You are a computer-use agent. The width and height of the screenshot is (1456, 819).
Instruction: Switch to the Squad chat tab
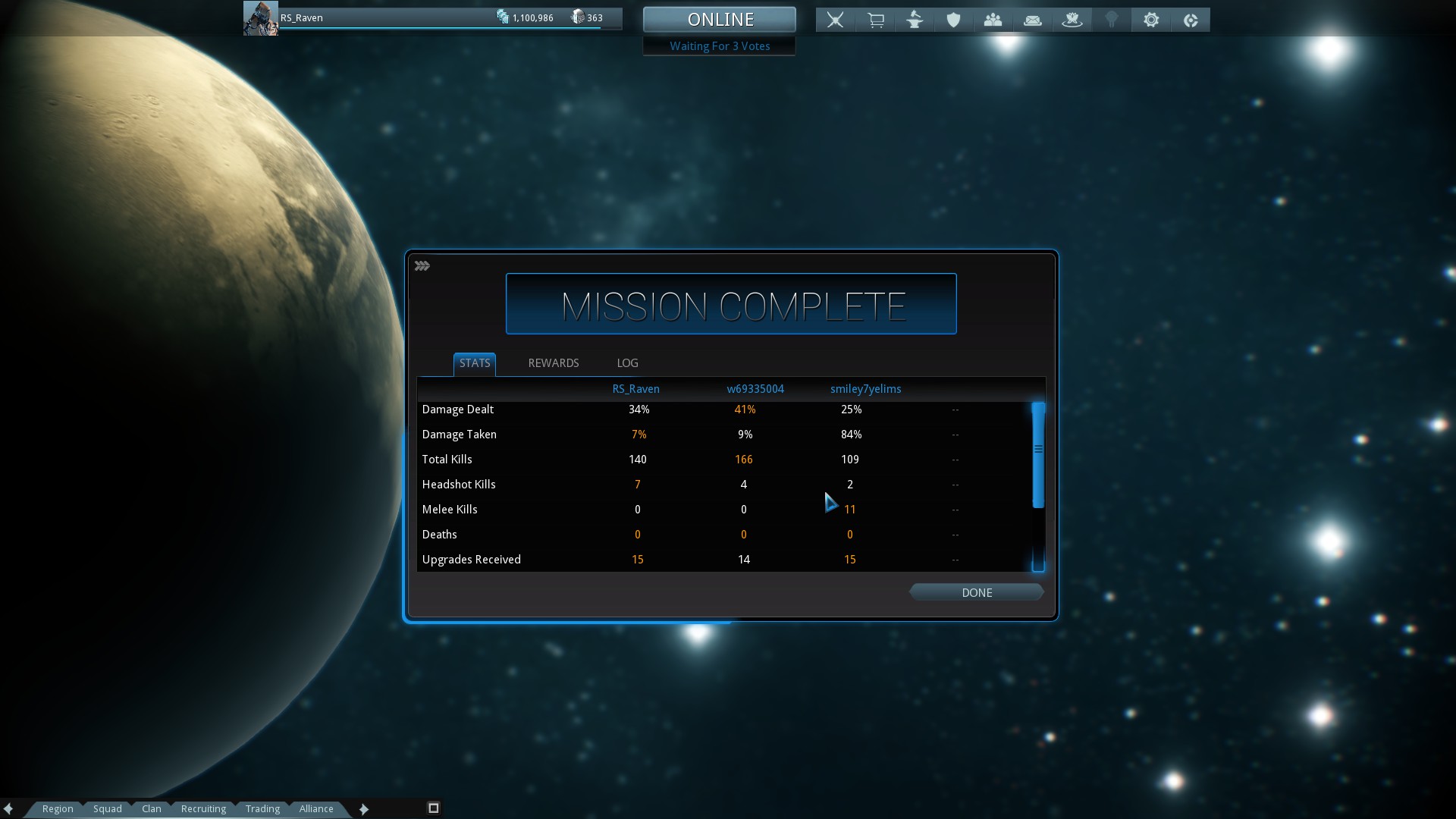[108, 808]
